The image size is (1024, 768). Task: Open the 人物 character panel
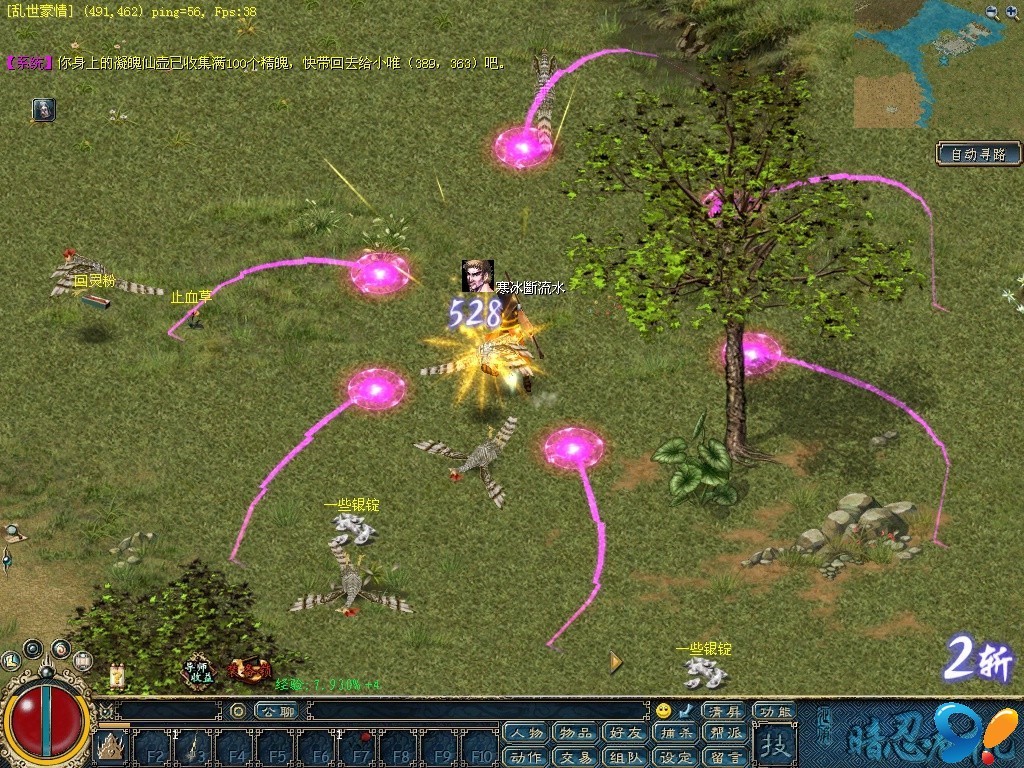pos(525,734)
